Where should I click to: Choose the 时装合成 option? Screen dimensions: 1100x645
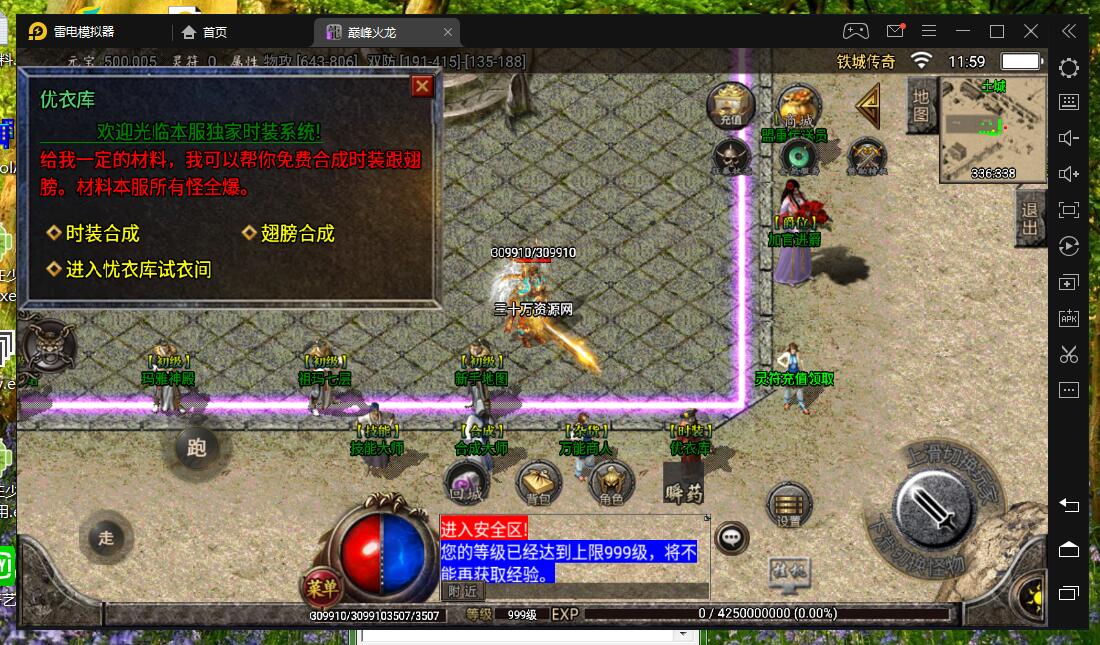[x=101, y=234]
